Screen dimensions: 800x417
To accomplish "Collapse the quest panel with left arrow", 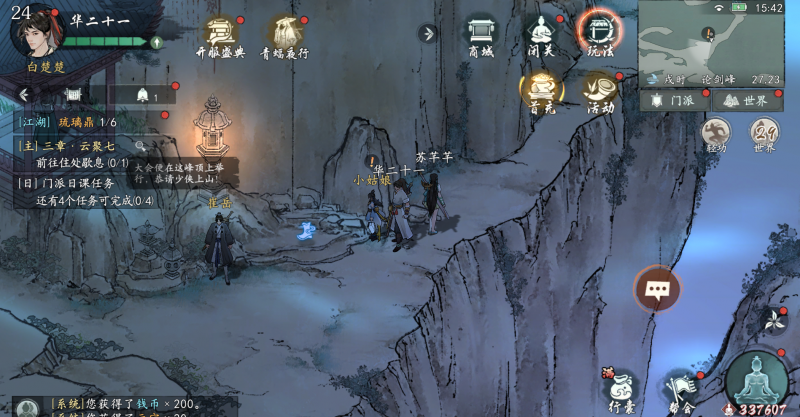I will coord(24,95).
